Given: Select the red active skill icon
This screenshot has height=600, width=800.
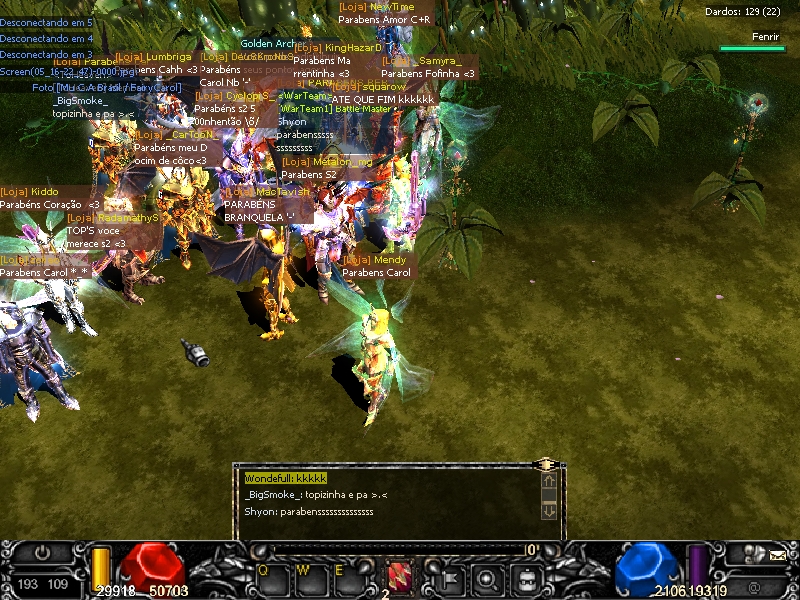Looking at the screenshot, I should [x=400, y=577].
